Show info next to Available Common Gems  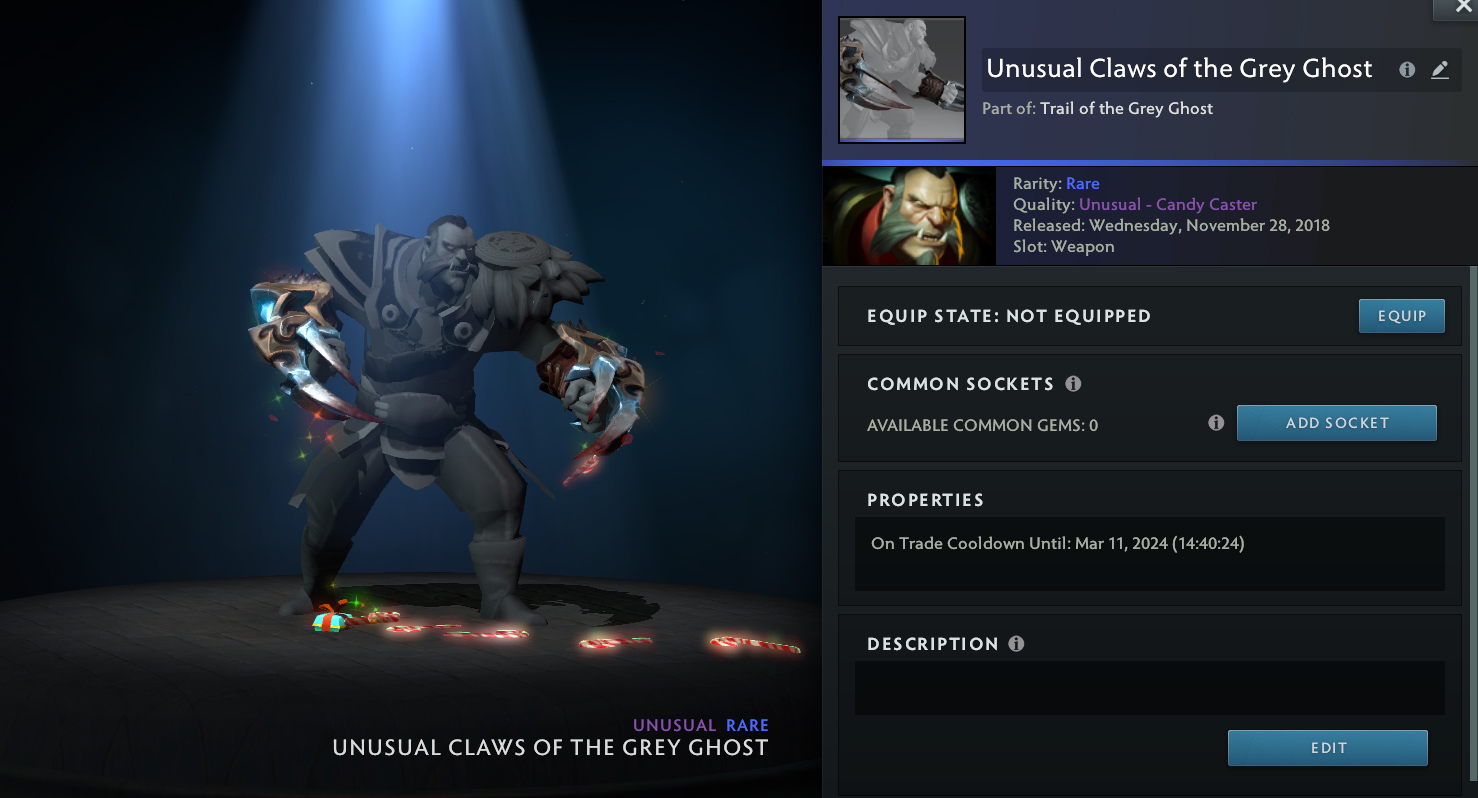(x=1216, y=423)
